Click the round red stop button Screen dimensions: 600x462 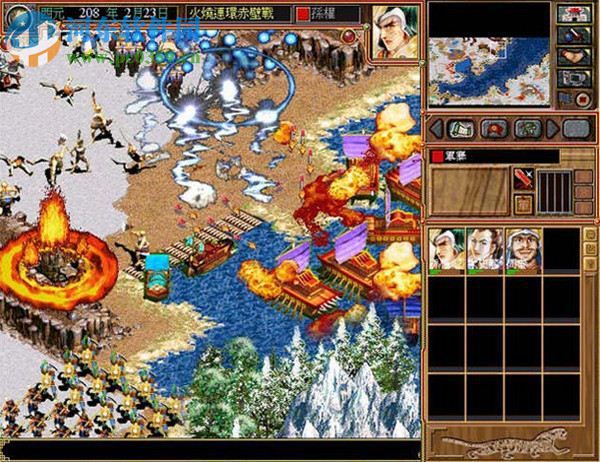pyautogui.click(x=581, y=99)
